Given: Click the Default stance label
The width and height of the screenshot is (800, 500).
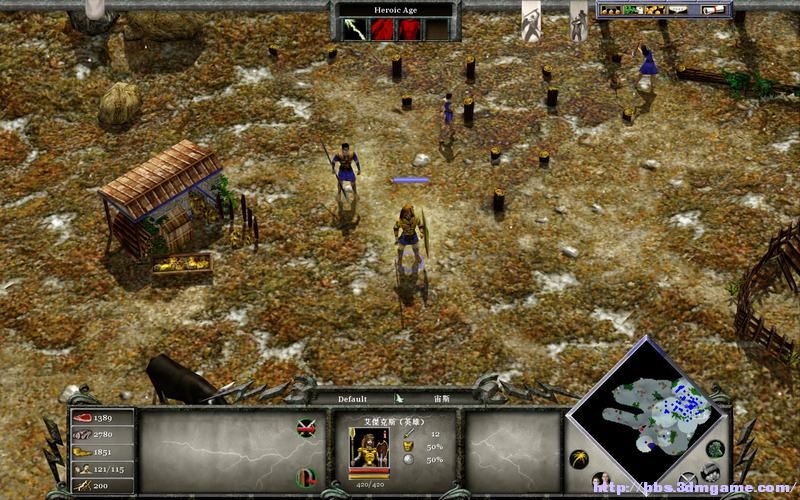Looking at the screenshot, I should 352,399.
